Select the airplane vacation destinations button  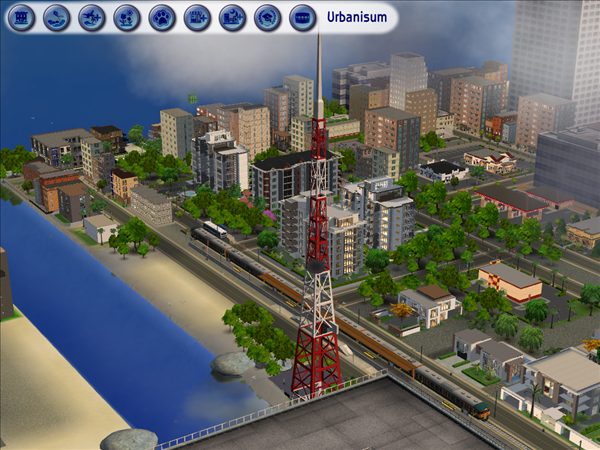pyautogui.click(x=92, y=17)
